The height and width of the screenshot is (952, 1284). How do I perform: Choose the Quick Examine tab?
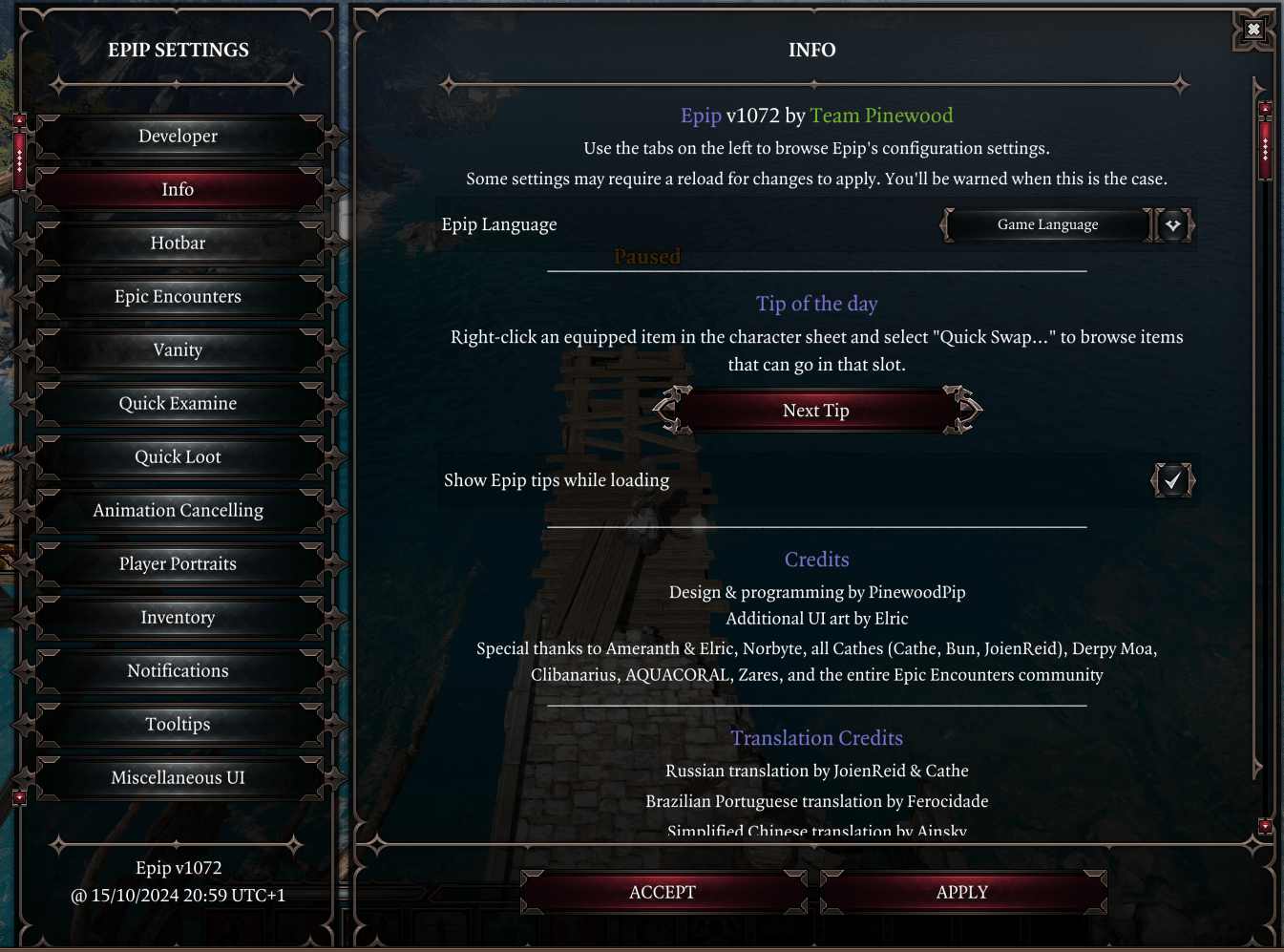178,404
